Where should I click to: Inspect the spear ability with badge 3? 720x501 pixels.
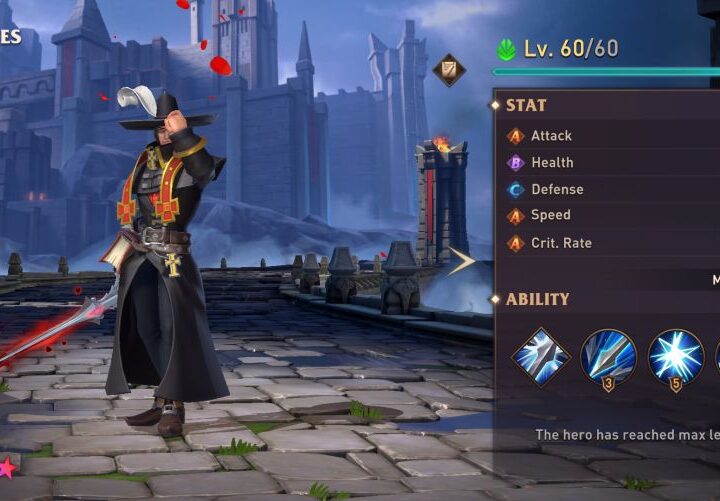[x=608, y=357]
